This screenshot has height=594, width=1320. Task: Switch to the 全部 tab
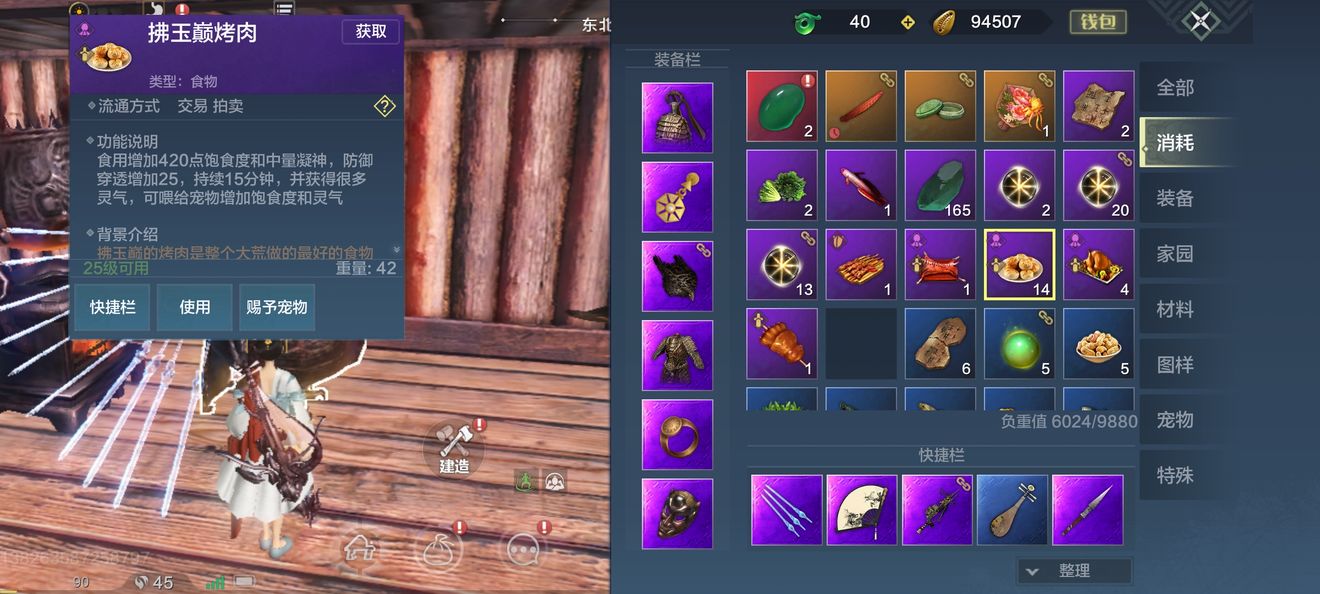coord(1175,88)
